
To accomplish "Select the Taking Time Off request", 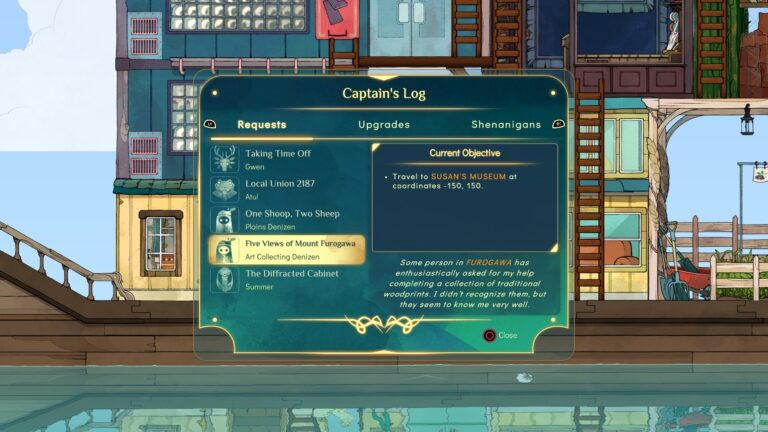I will [x=286, y=159].
